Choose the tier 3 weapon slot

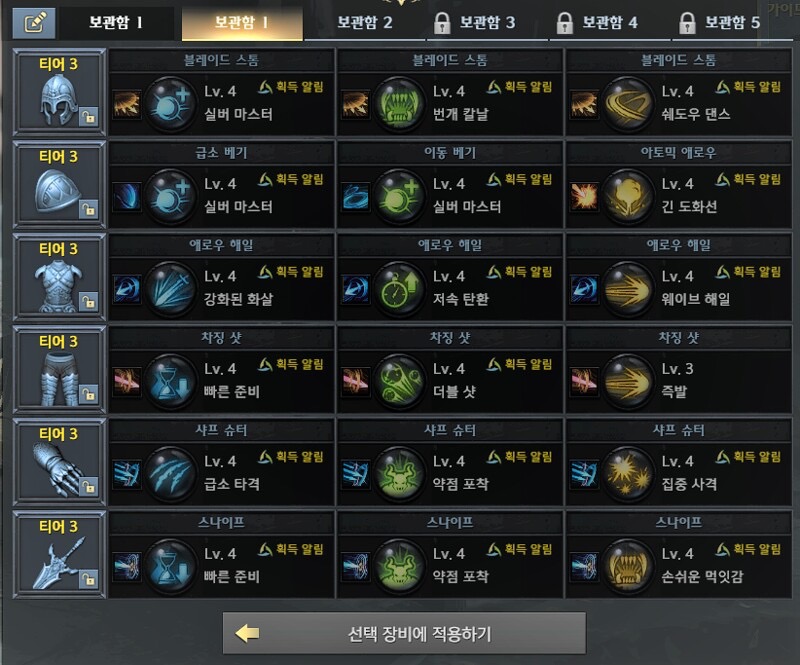59,554
